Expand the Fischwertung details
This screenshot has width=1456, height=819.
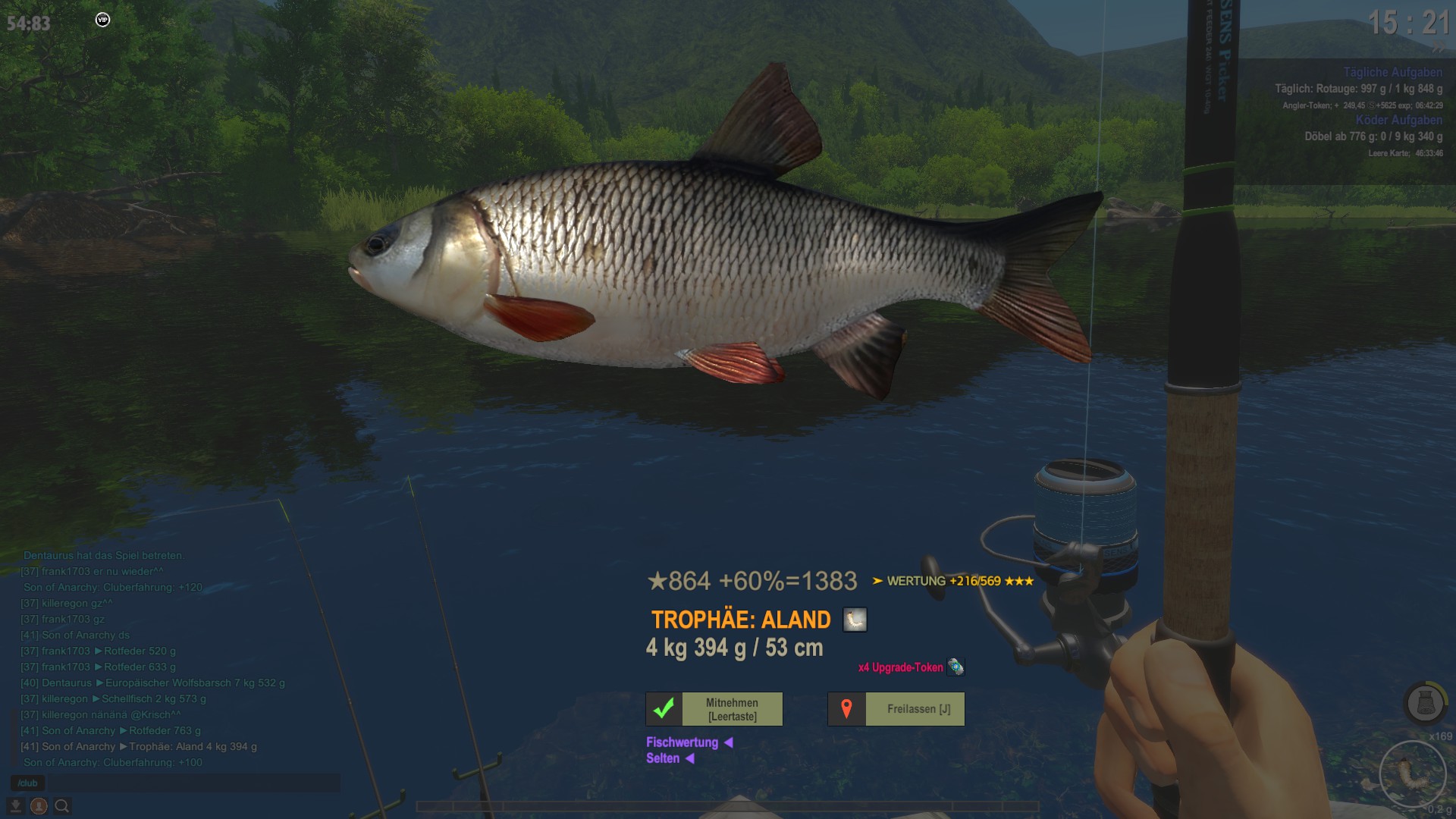689,742
